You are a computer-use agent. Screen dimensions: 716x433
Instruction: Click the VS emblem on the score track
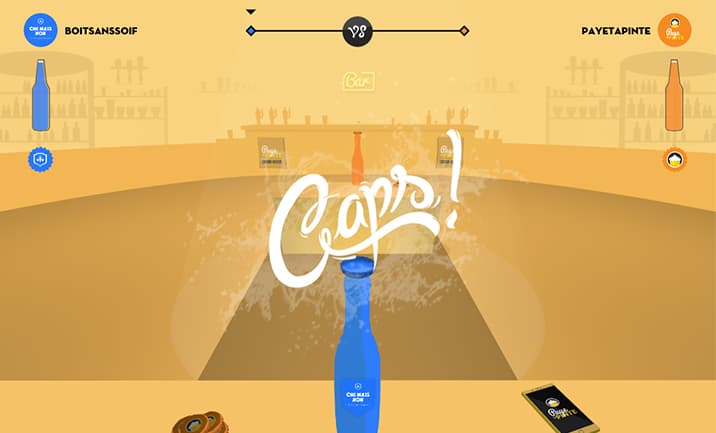(x=358, y=31)
